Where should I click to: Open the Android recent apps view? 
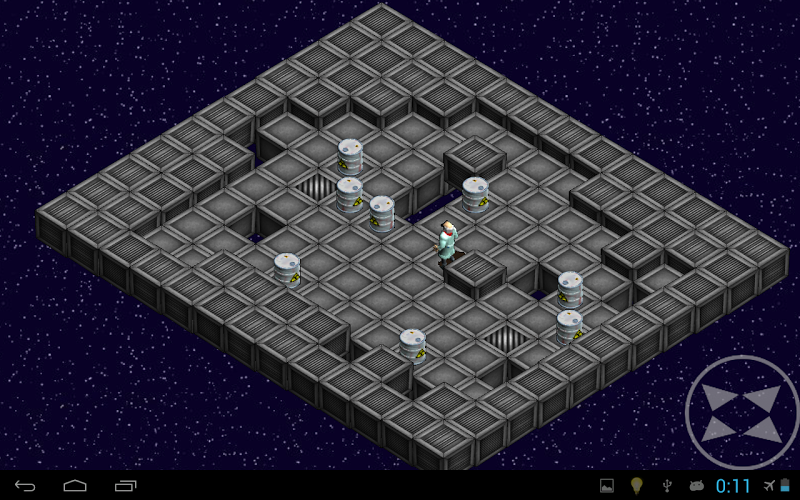coord(126,486)
